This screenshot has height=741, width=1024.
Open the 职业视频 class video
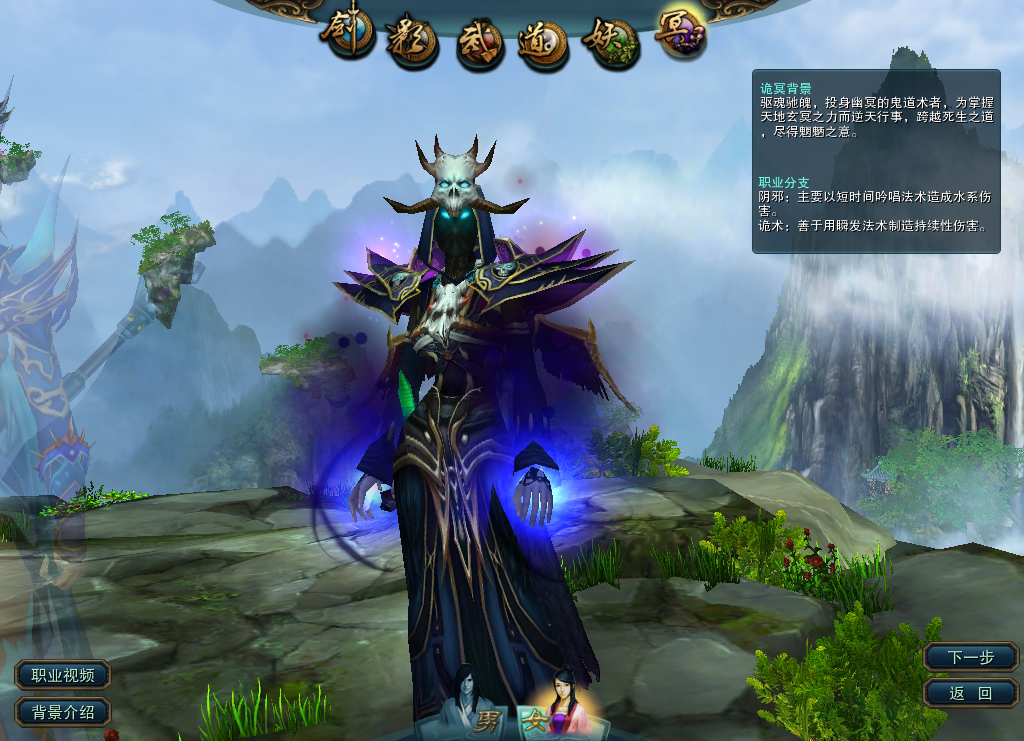tap(62, 675)
